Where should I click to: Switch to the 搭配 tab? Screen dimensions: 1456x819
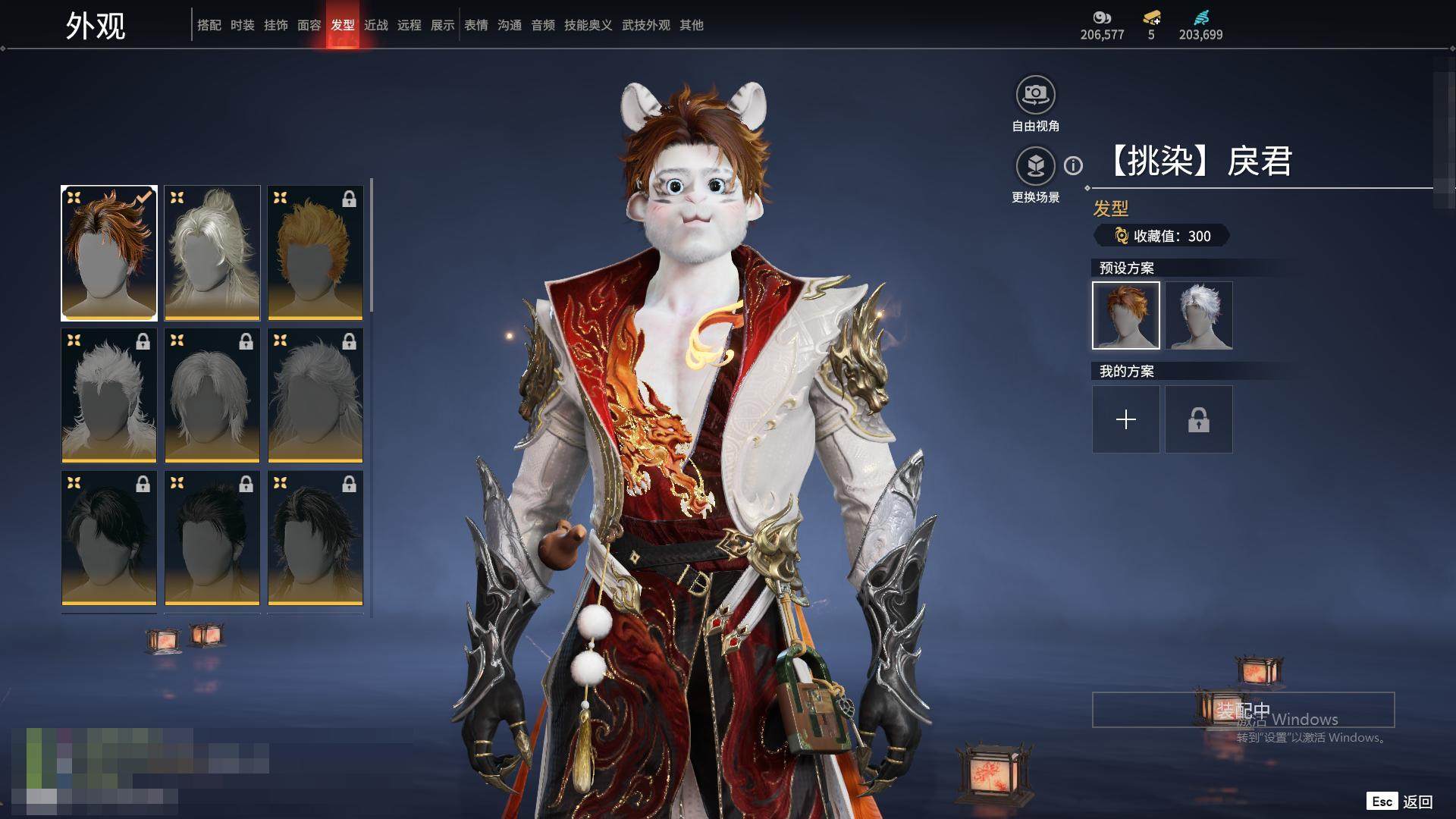(209, 25)
